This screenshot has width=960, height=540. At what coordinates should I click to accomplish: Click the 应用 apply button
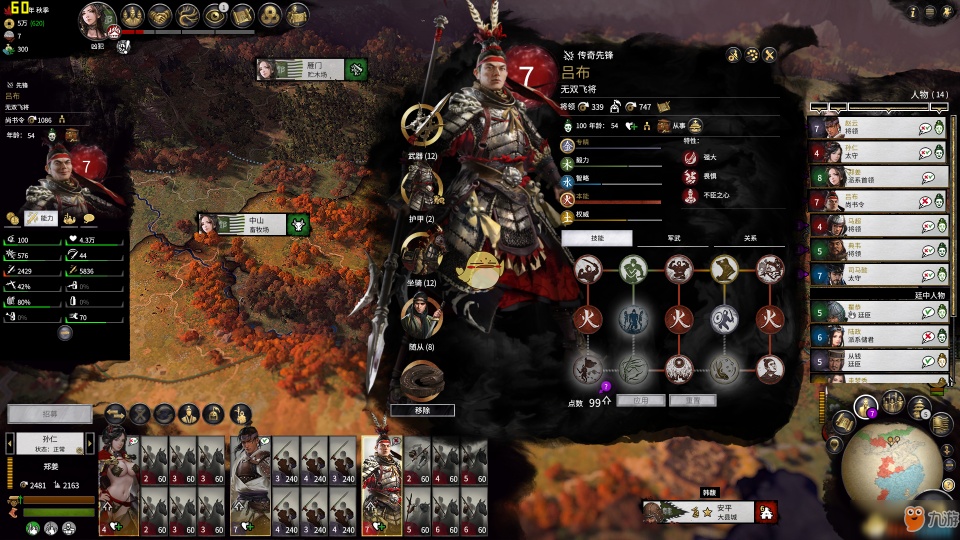coord(640,400)
